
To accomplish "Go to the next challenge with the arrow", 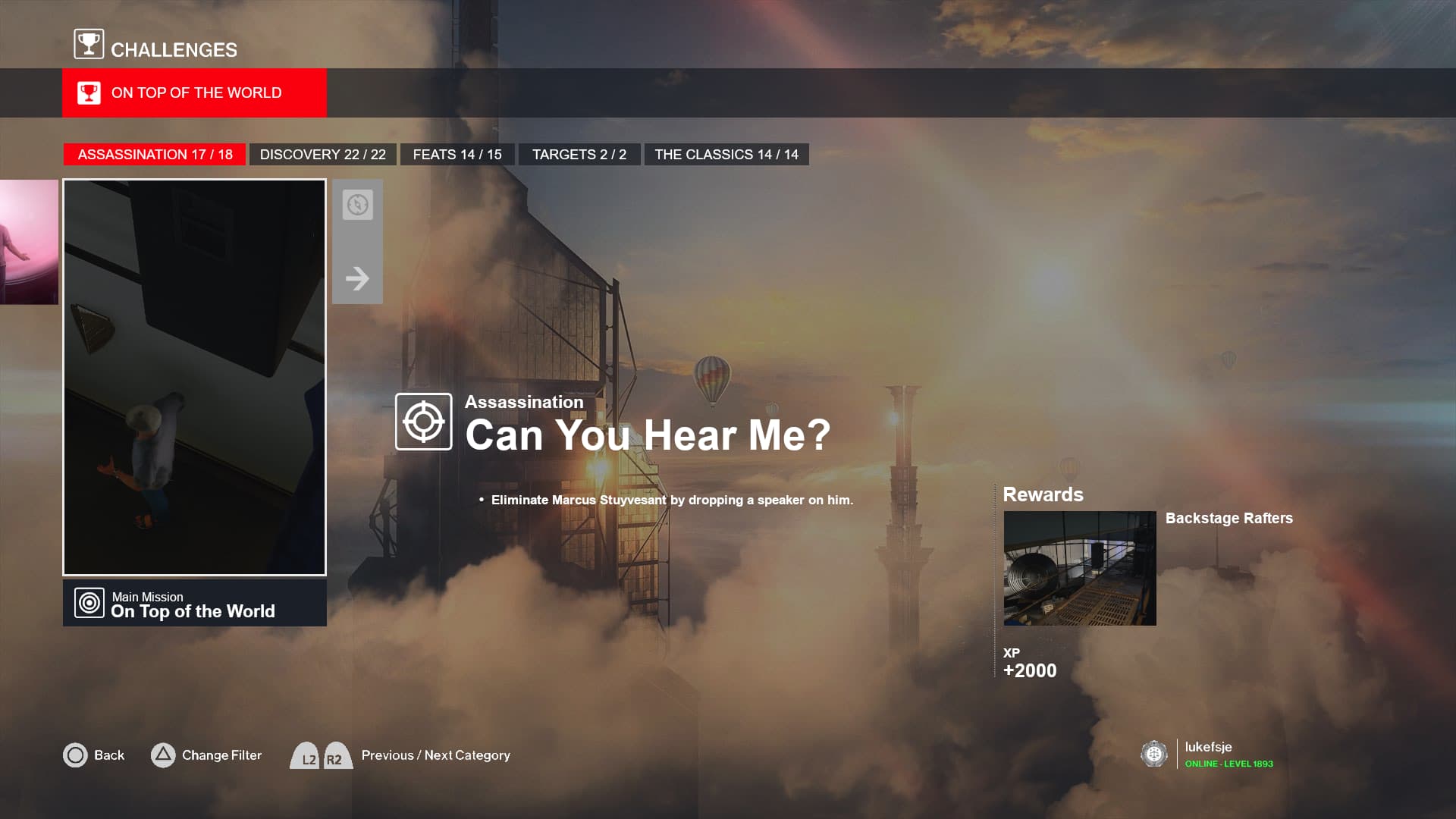I will coord(357,278).
